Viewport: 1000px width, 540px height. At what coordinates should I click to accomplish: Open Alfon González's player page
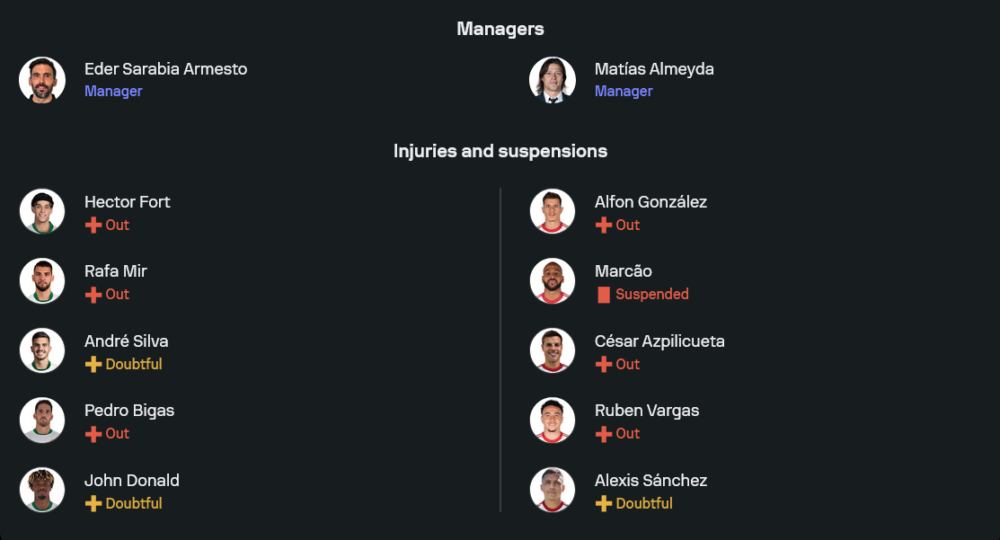pos(650,202)
